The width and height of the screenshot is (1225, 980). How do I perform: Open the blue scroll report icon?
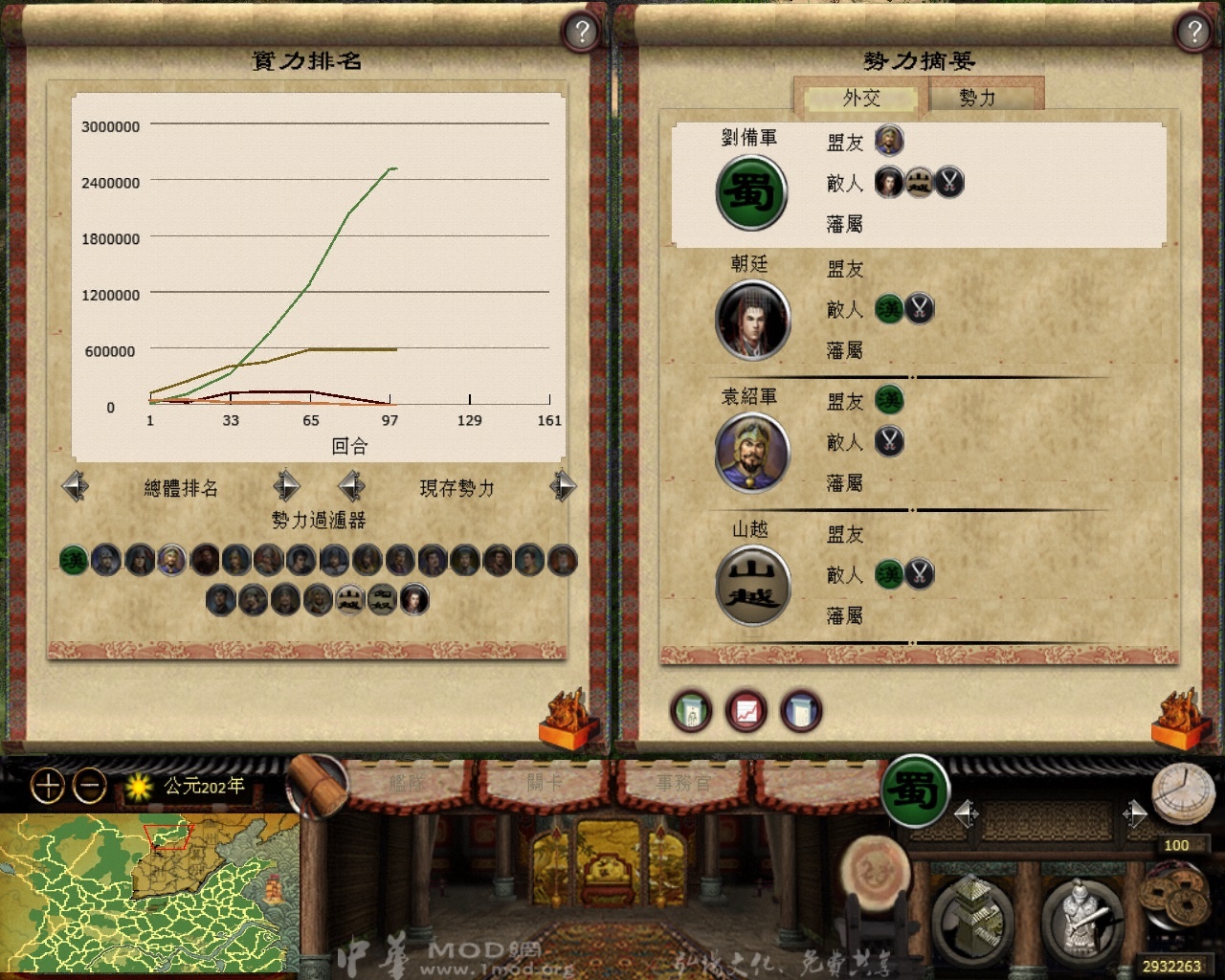[x=800, y=711]
